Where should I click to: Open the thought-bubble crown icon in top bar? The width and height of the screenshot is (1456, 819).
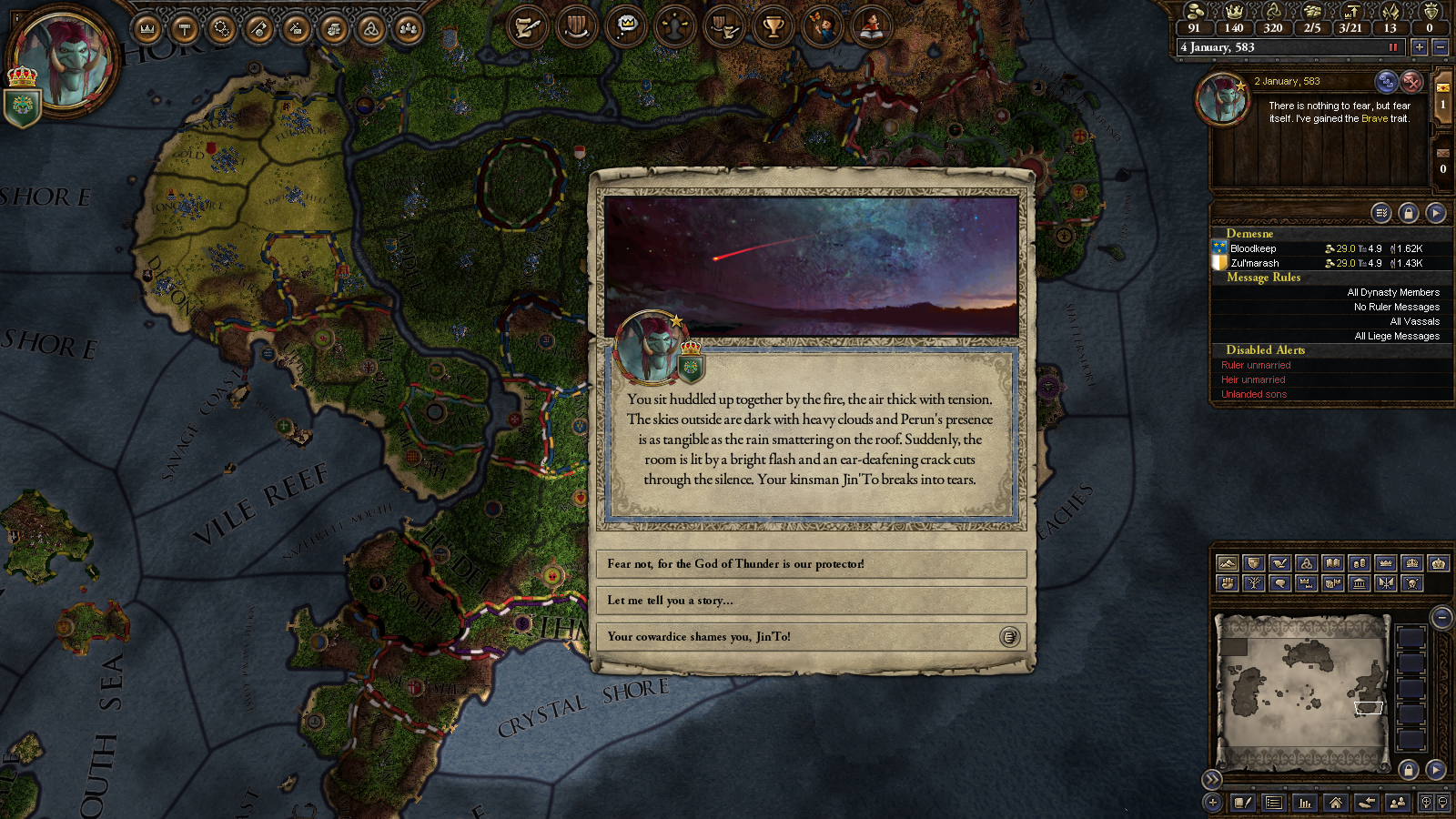(627, 26)
